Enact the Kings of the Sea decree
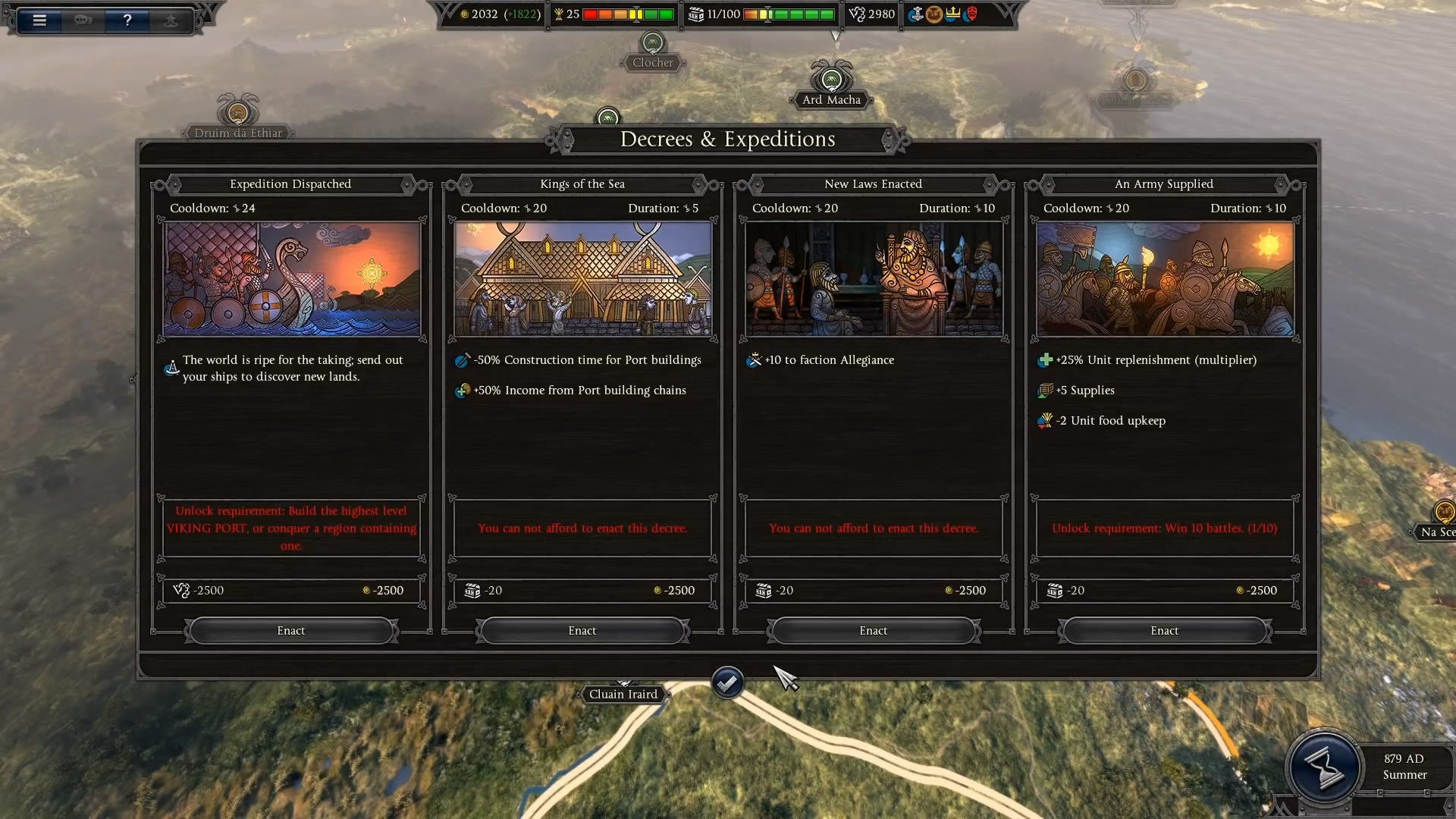 coord(582,630)
